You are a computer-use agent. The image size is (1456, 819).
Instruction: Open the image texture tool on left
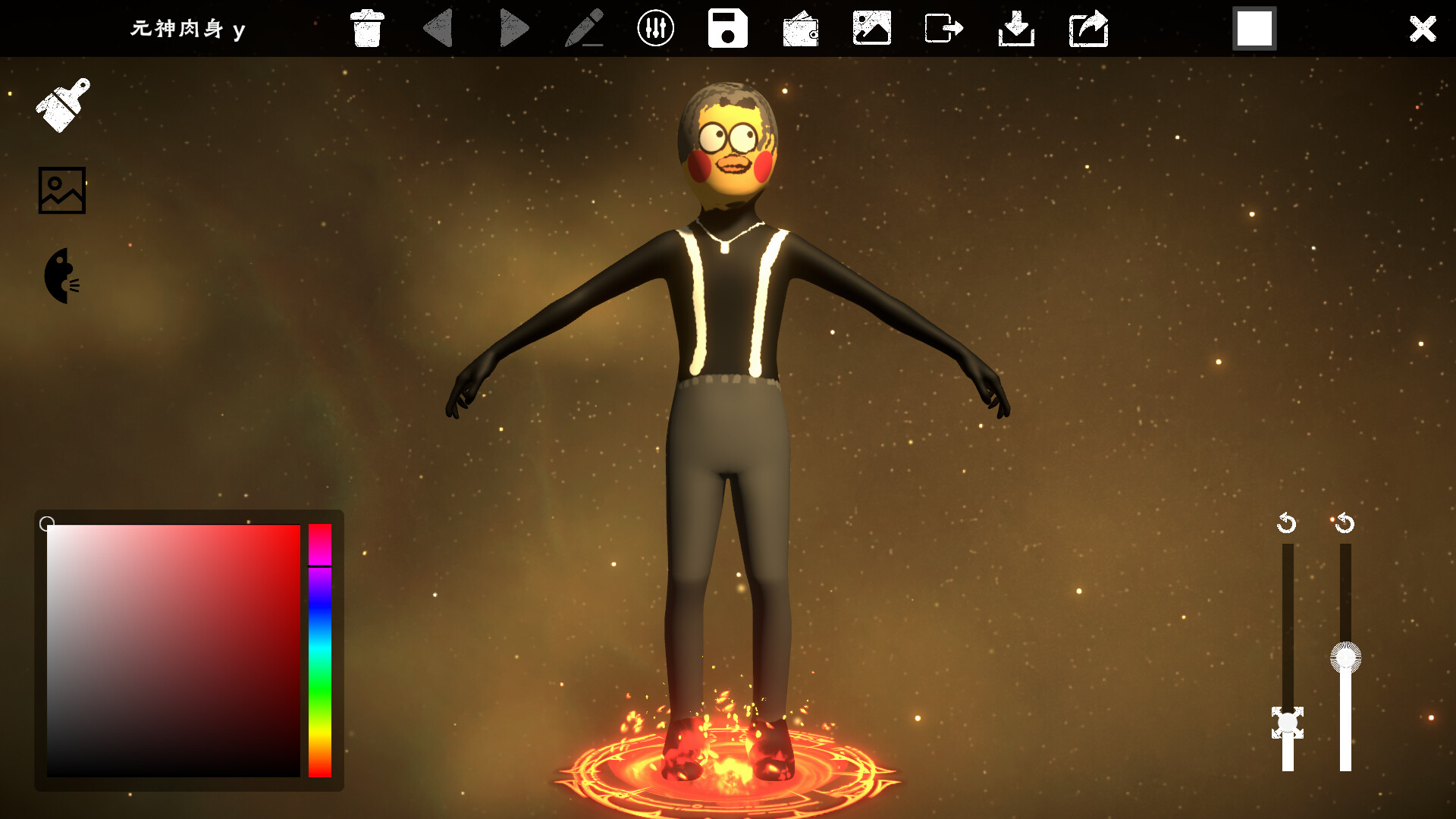pos(62,190)
